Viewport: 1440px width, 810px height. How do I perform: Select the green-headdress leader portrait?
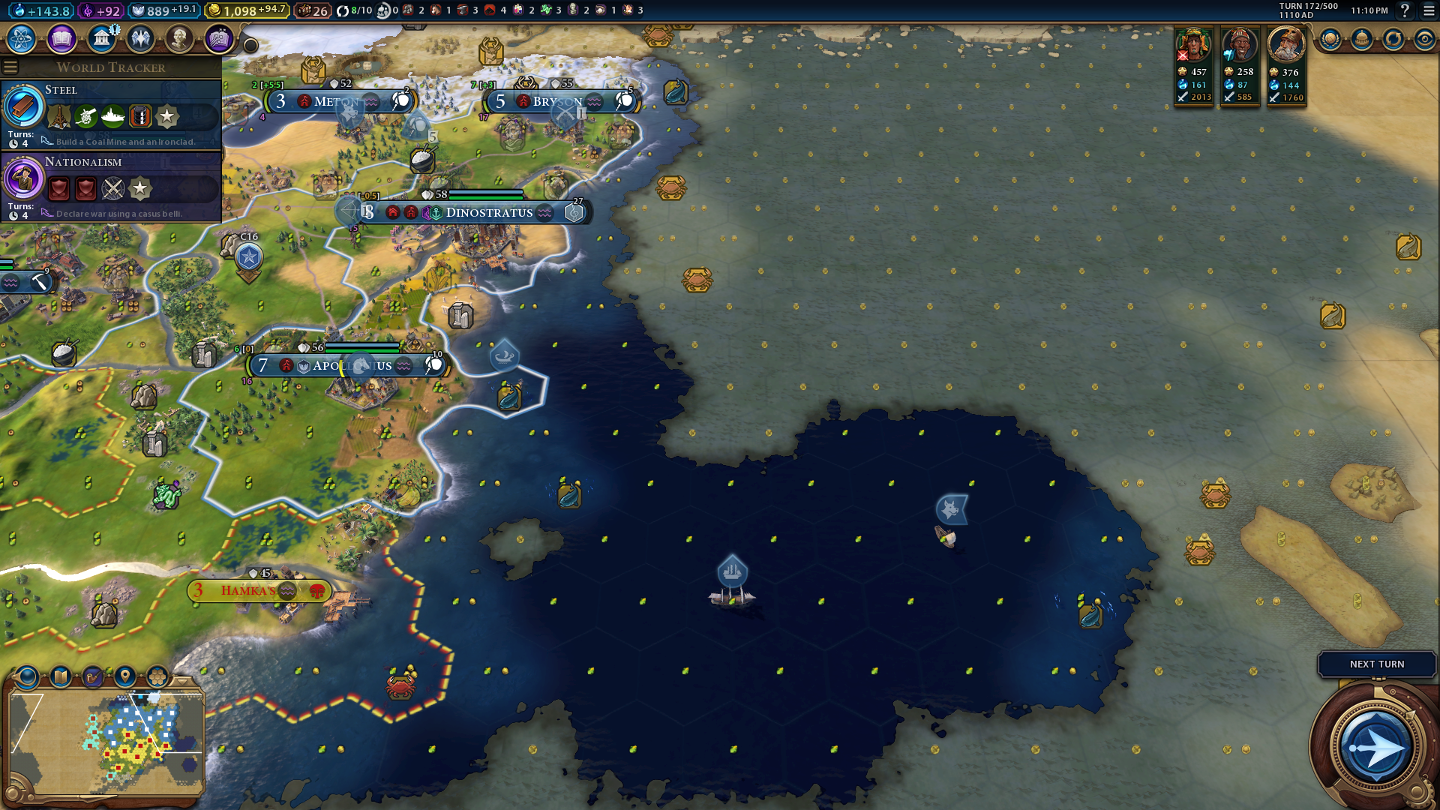click(1193, 45)
